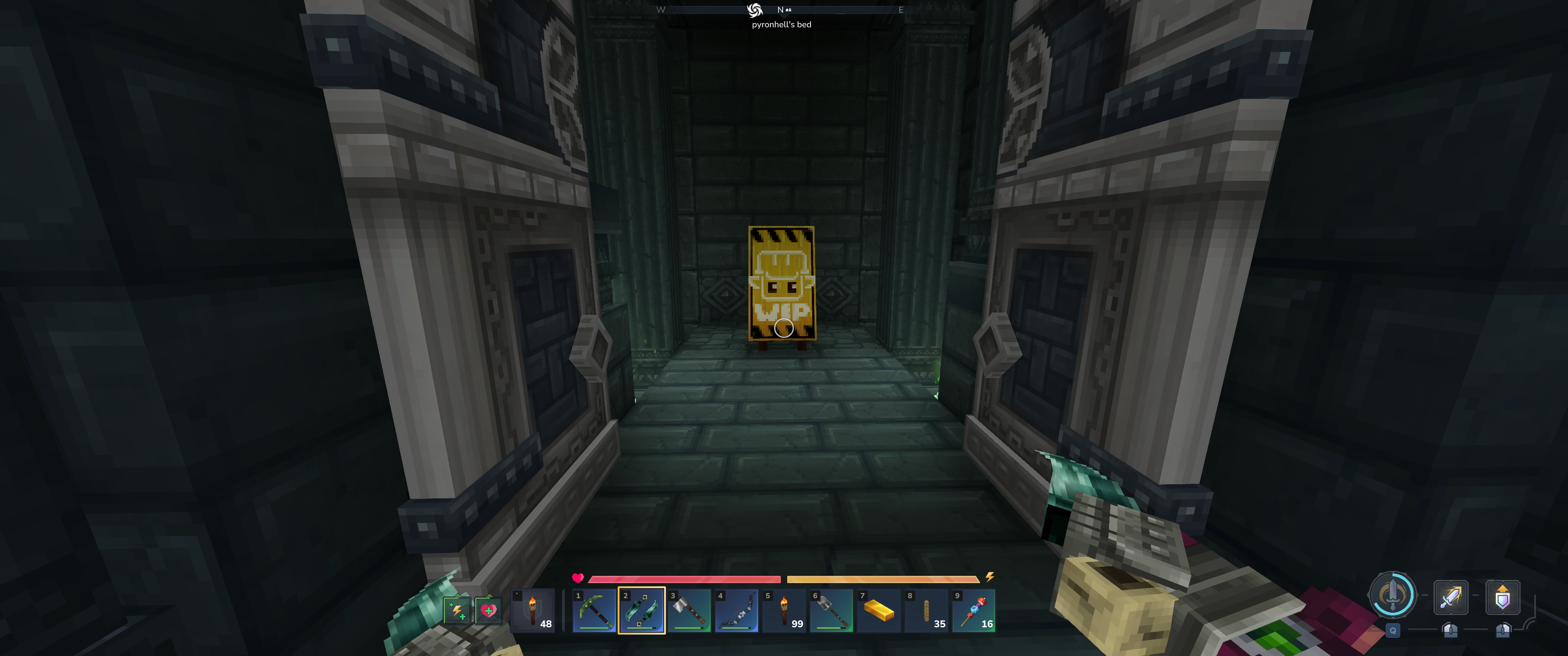The image size is (1568, 656).
Task: Click the swirl portal marker on compass
Action: tap(755, 10)
